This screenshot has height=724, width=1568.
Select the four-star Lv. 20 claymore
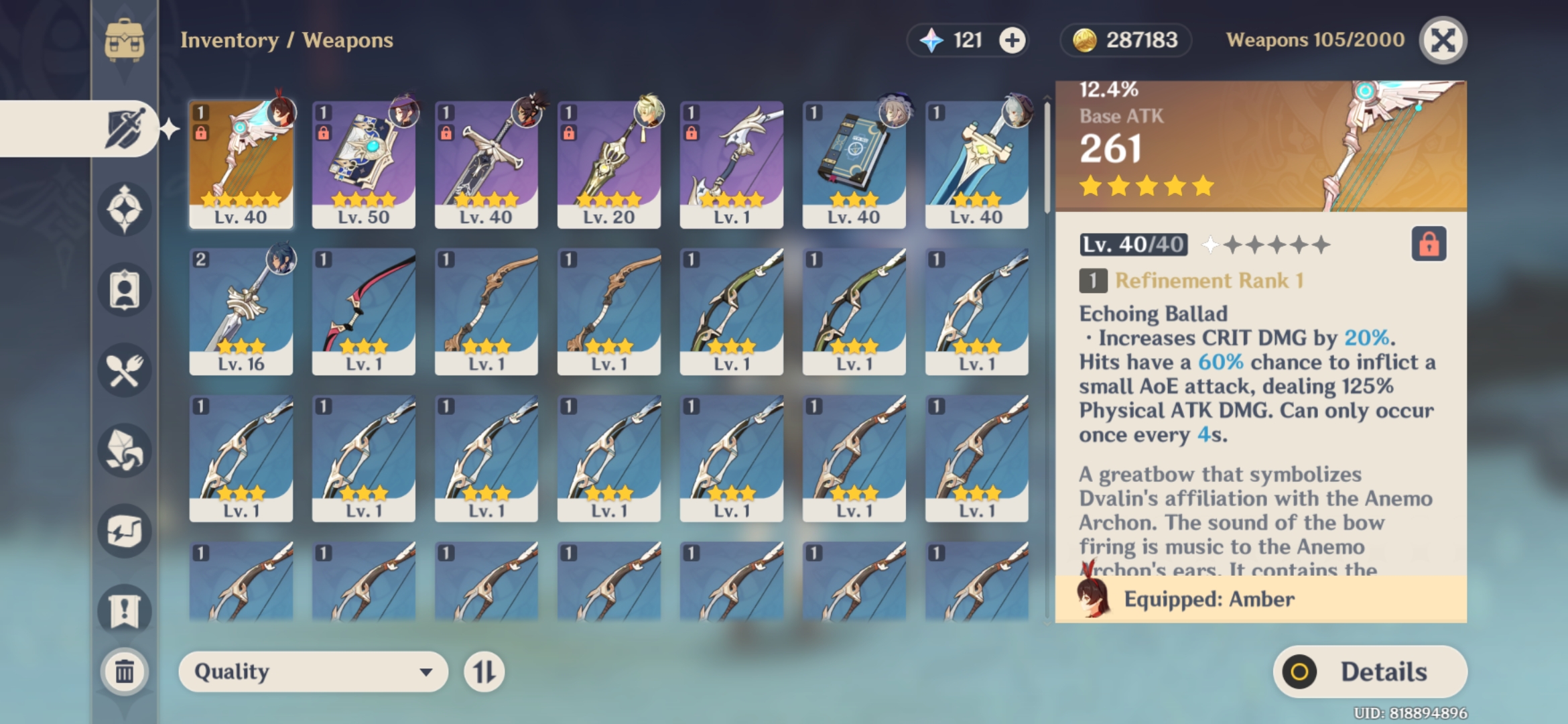click(x=608, y=164)
